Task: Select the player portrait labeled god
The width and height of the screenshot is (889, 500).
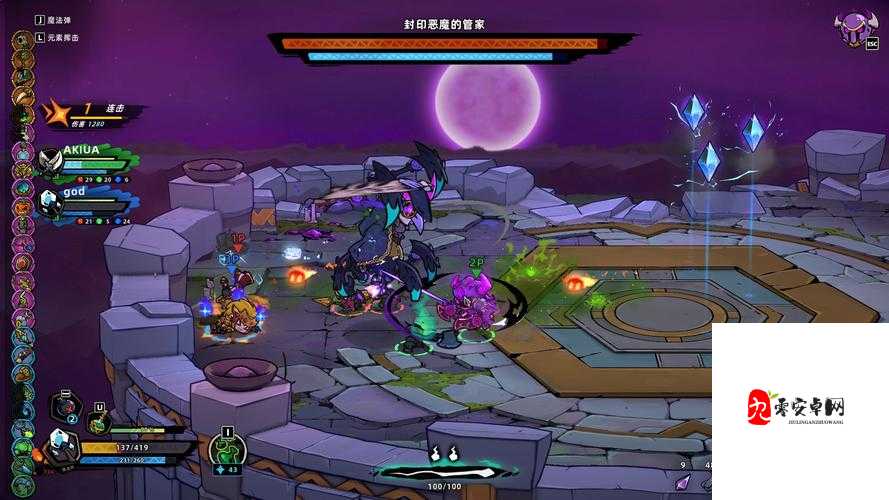Action: tap(52, 202)
